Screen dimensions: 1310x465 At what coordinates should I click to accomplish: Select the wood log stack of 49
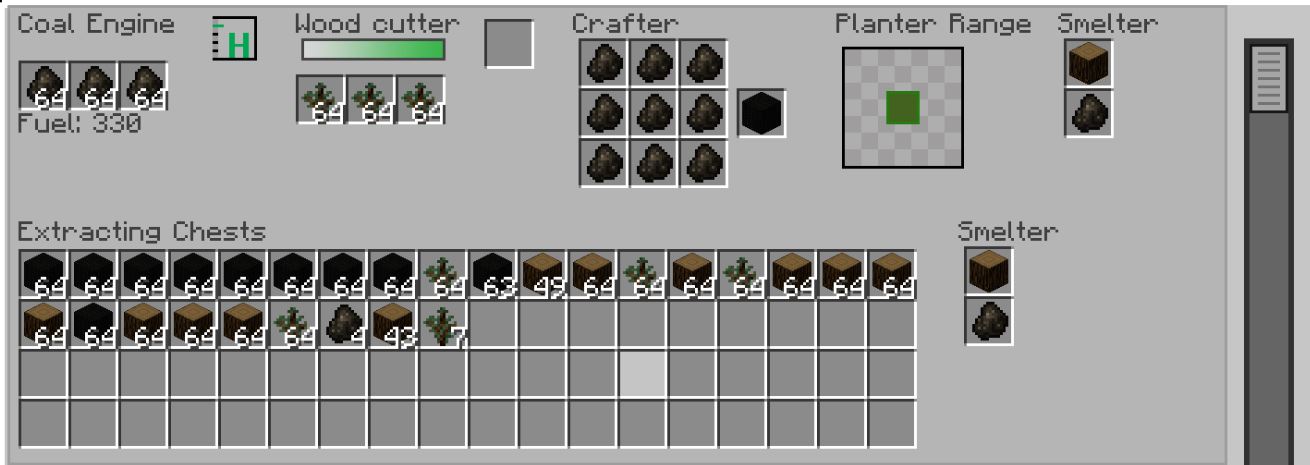(x=543, y=275)
